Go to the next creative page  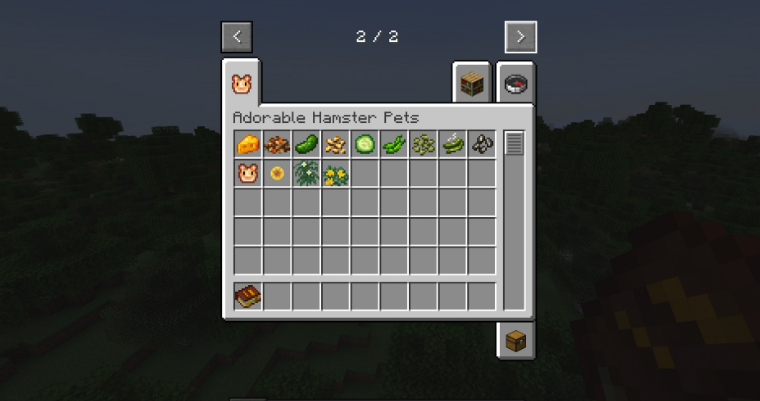[x=520, y=37]
